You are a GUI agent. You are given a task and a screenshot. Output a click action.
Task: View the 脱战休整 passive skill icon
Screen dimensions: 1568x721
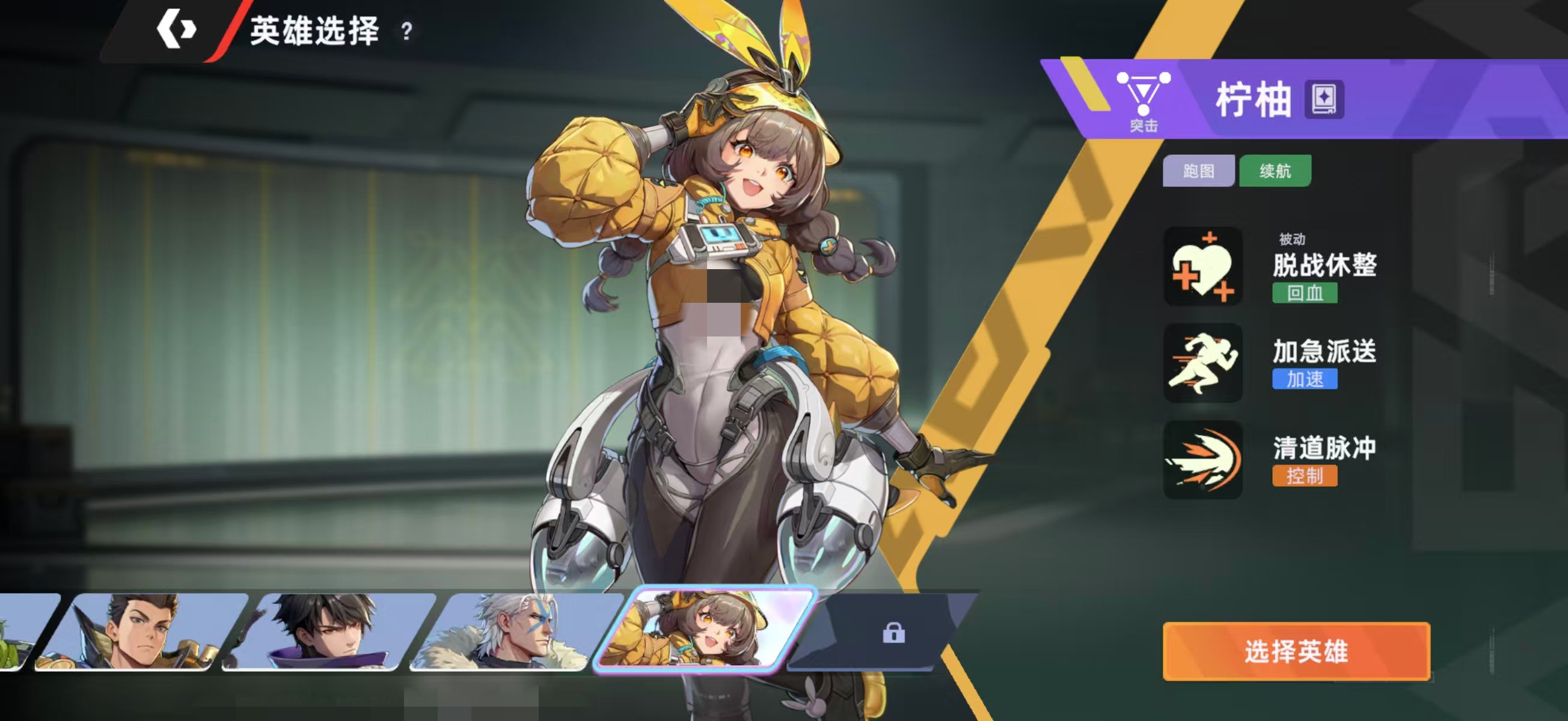1203,267
